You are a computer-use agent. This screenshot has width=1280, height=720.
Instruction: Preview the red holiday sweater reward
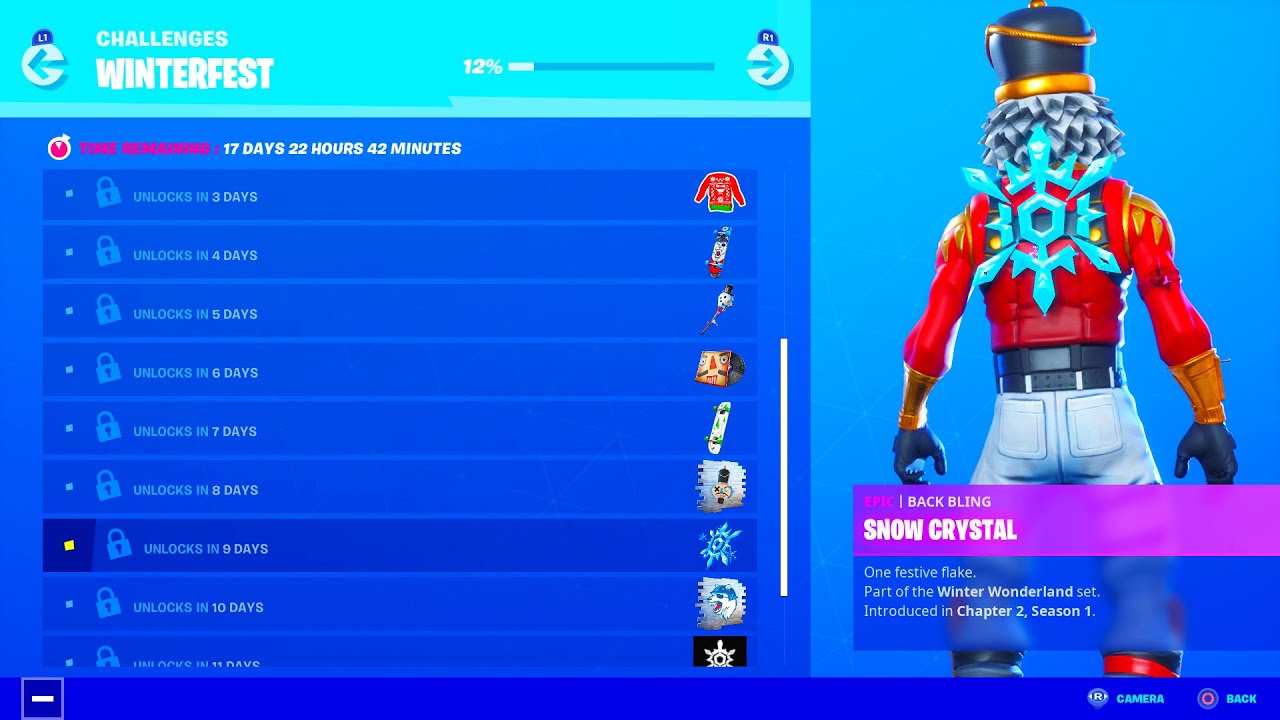coord(720,192)
